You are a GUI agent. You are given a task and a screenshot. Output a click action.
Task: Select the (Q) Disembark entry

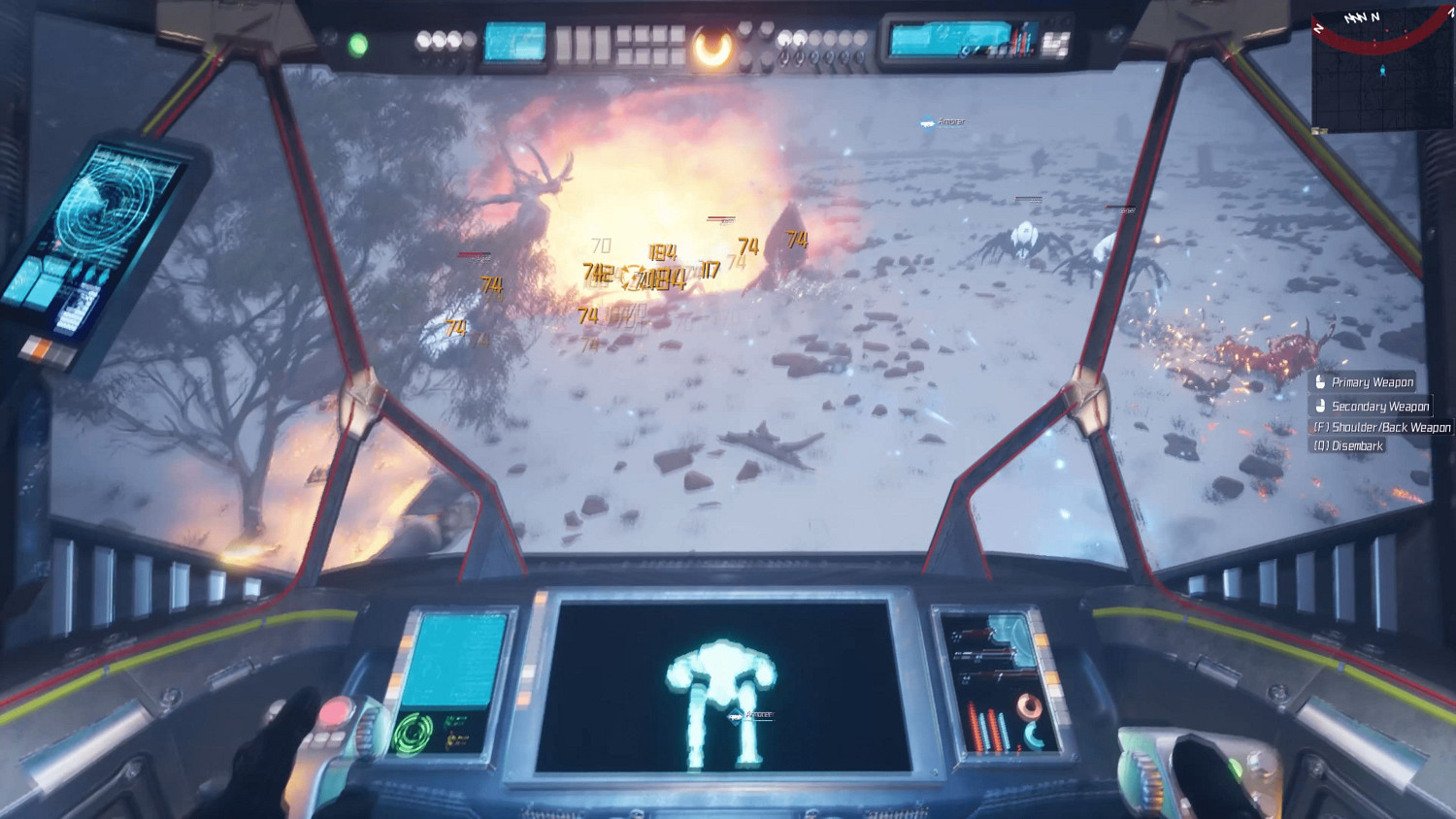pos(1347,444)
